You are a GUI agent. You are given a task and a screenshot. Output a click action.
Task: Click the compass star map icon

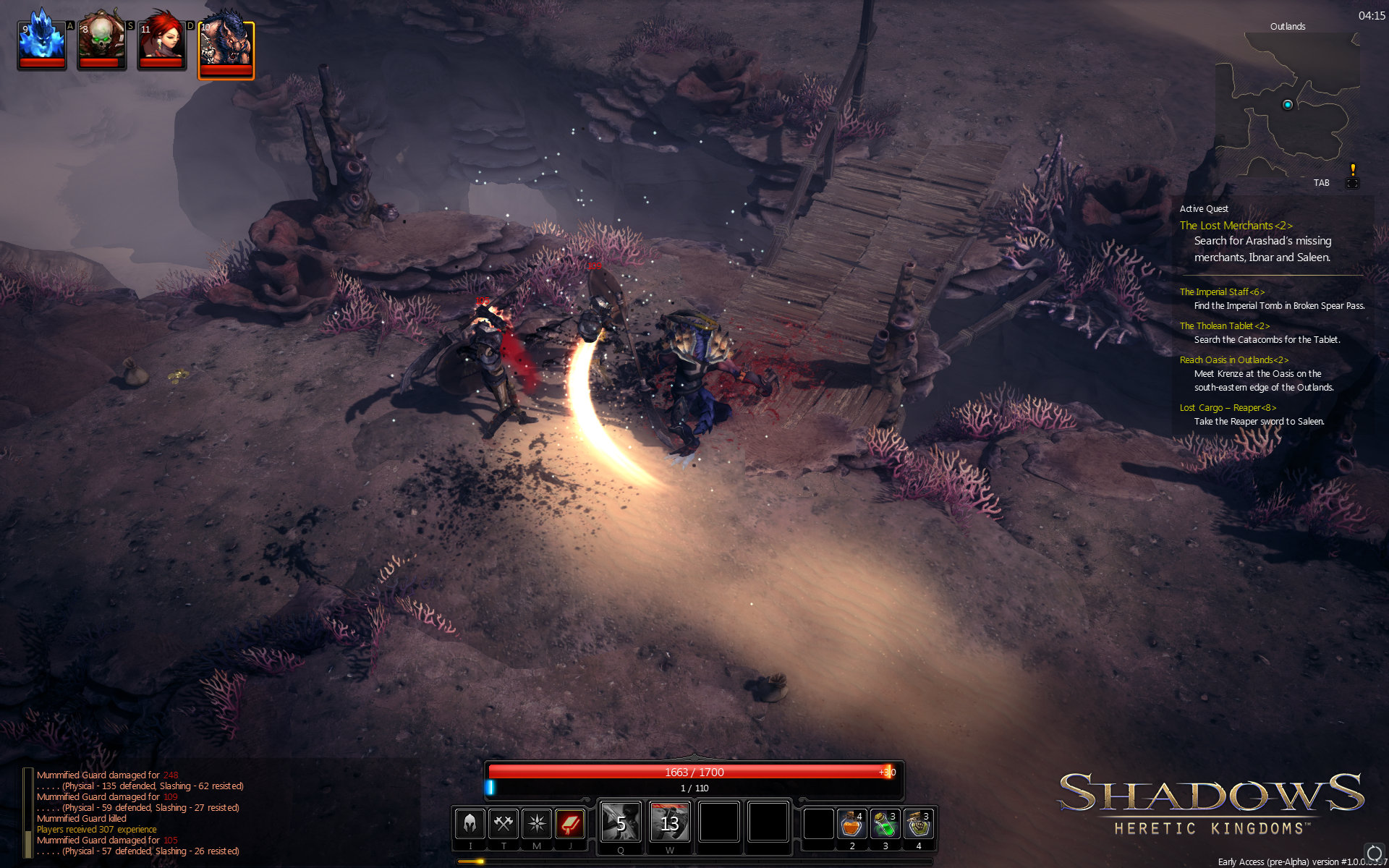(537, 823)
